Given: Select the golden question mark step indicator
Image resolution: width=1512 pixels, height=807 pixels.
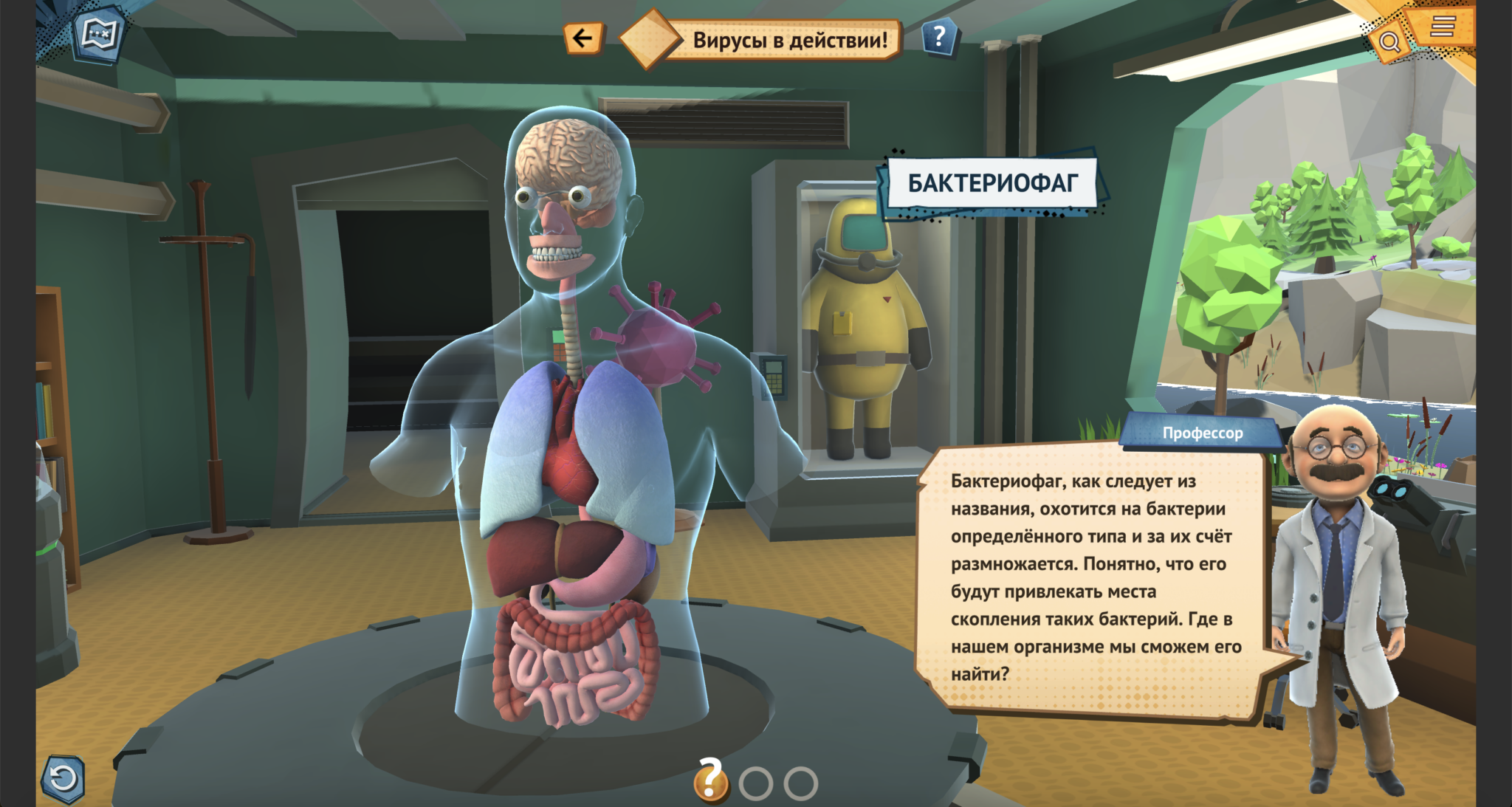Looking at the screenshot, I should [x=710, y=780].
